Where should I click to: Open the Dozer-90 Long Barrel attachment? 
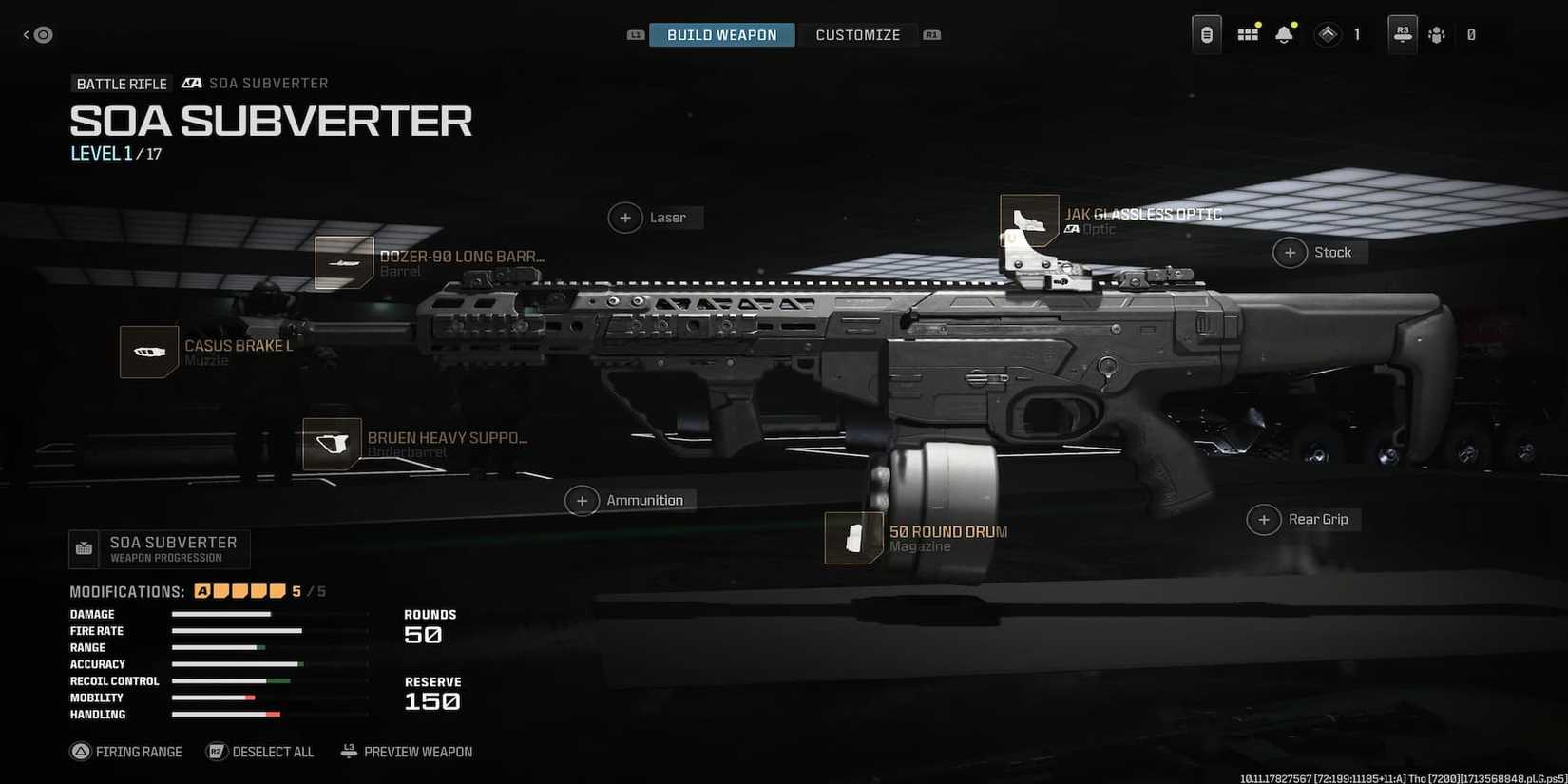tap(344, 263)
